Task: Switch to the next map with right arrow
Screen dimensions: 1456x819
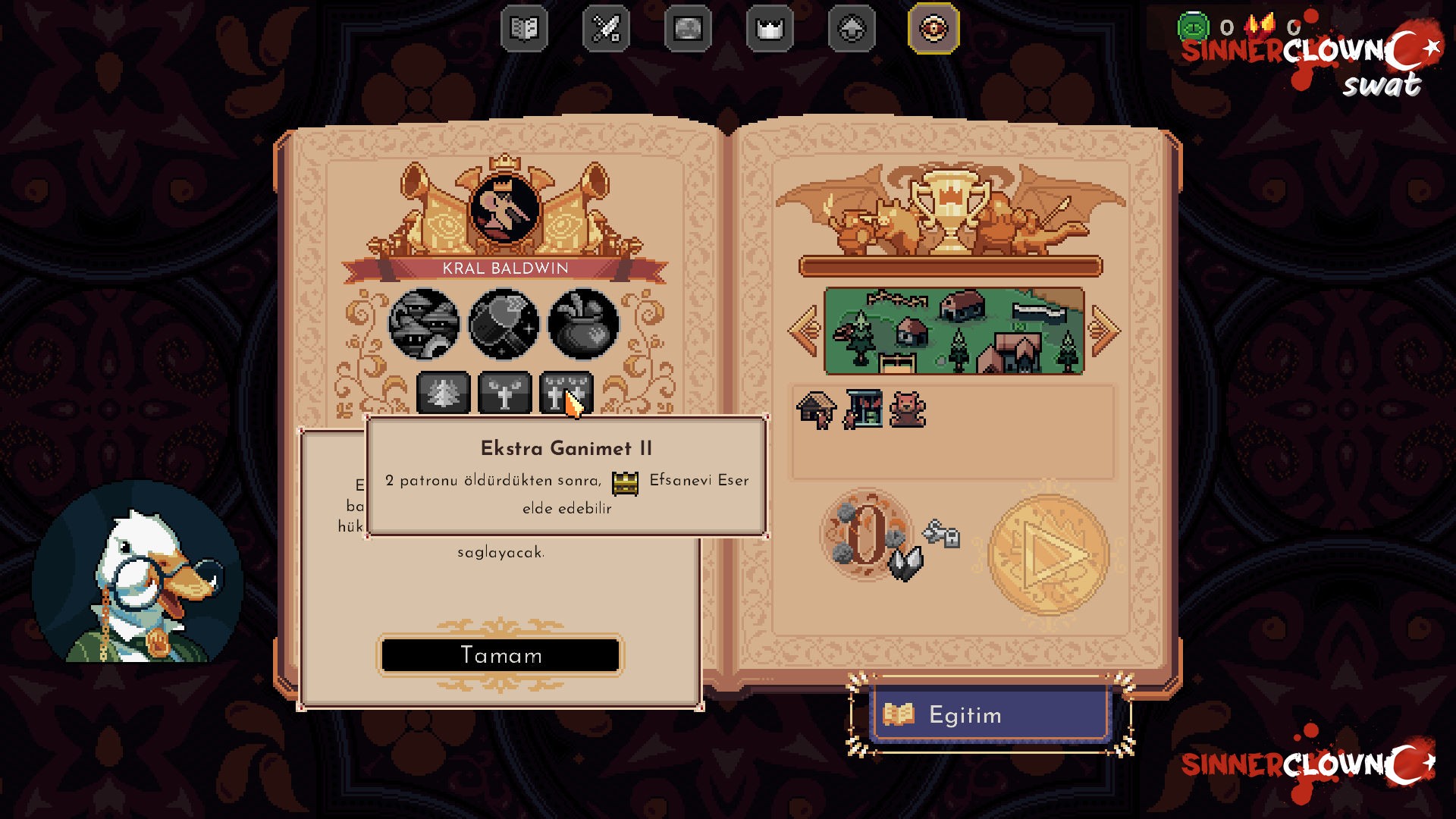Action: pyautogui.click(x=1104, y=331)
